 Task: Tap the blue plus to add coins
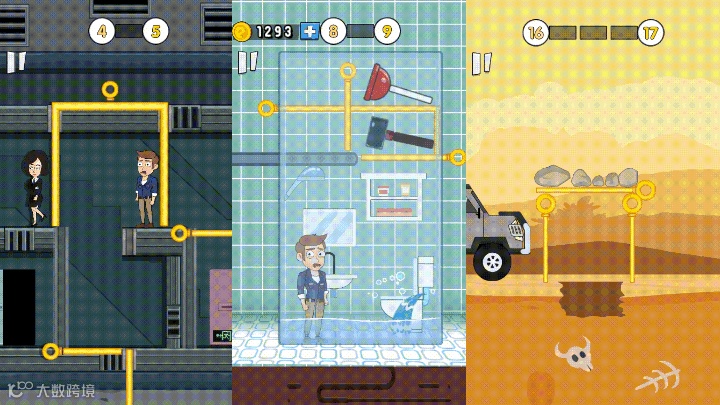(x=309, y=31)
